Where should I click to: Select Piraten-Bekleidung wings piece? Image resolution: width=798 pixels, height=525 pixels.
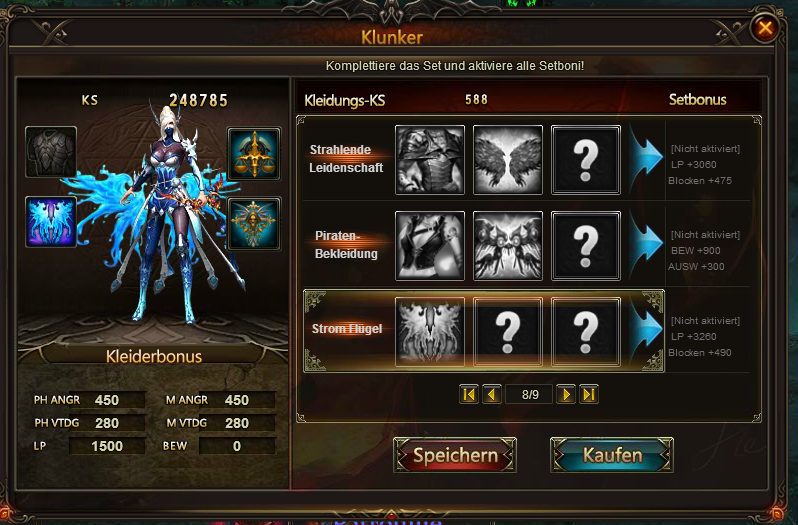click(x=508, y=245)
